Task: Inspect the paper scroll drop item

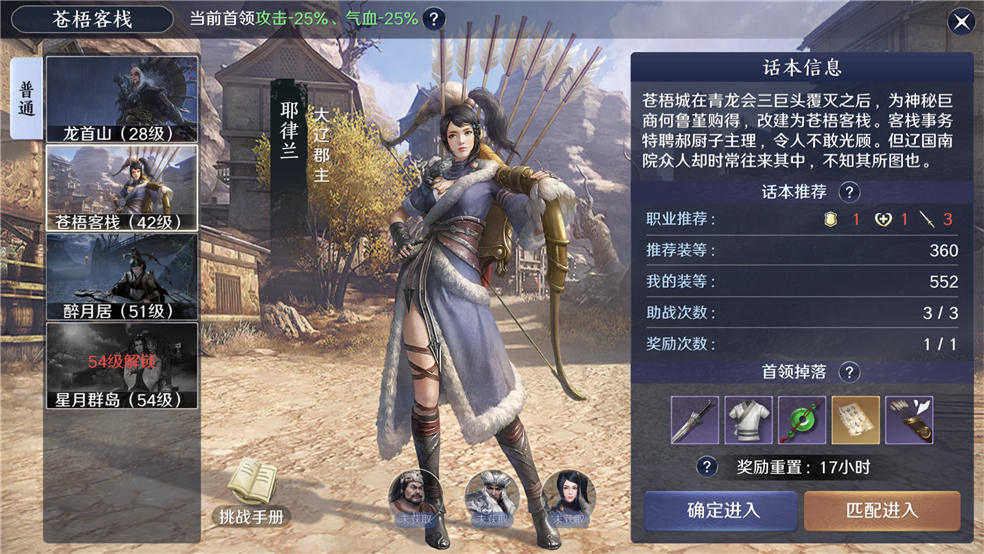Action: tap(856, 420)
